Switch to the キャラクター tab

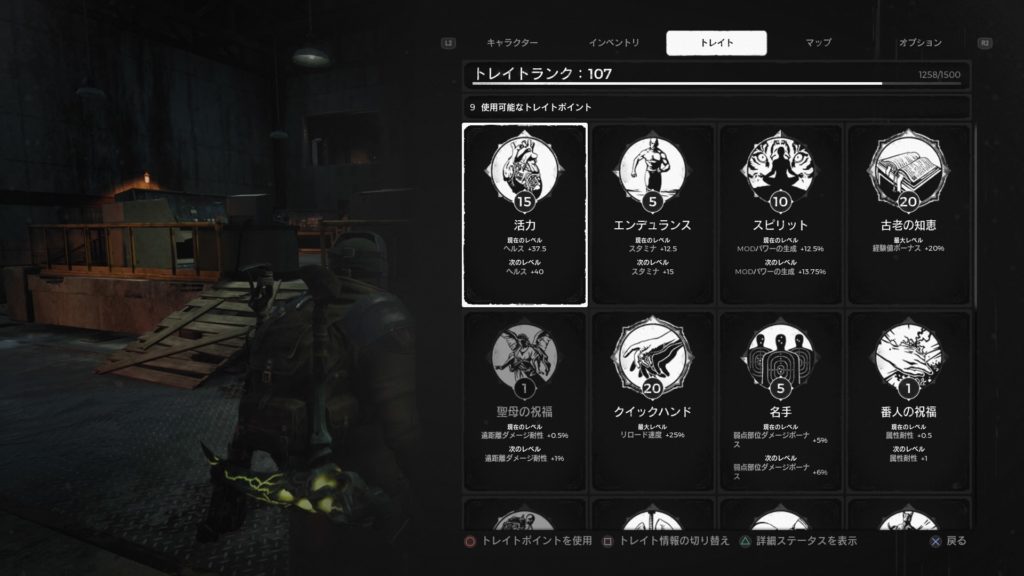pos(513,43)
